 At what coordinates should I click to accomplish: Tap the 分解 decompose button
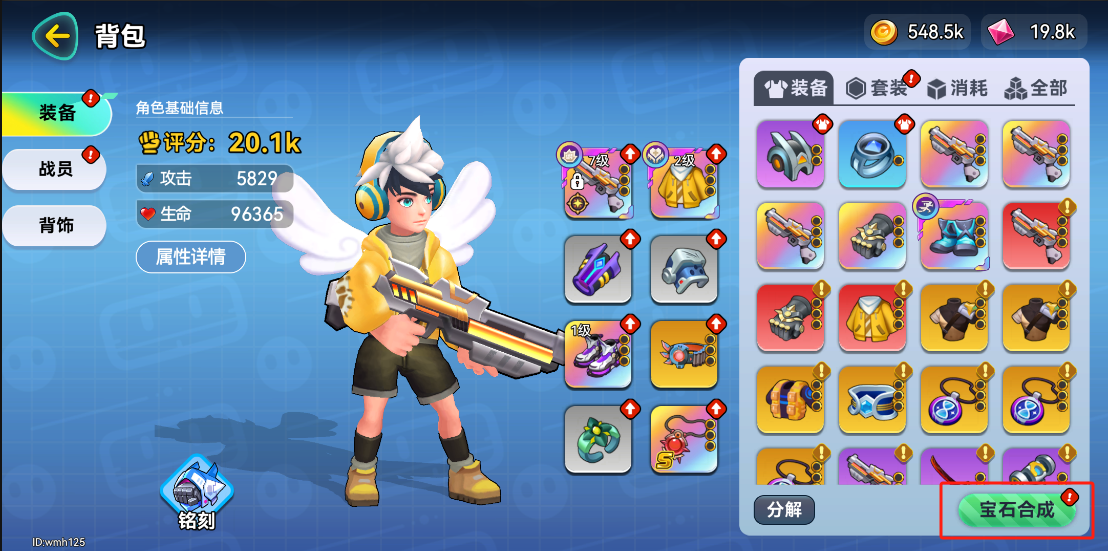pyautogui.click(x=784, y=509)
